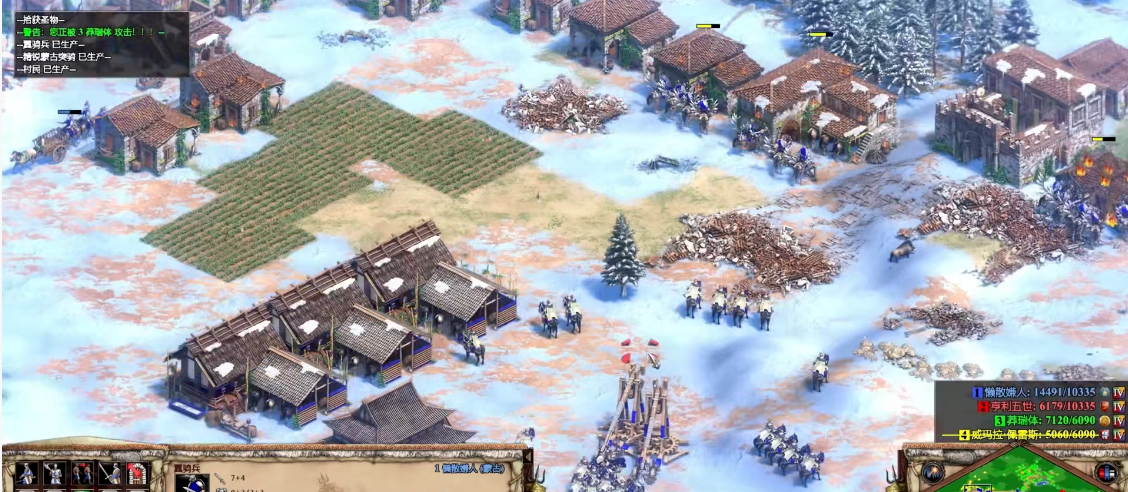This screenshot has width=1128, height=492.
Task: Click the civilization emblem next to 懒散嫌人
Action: coord(1105,392)
